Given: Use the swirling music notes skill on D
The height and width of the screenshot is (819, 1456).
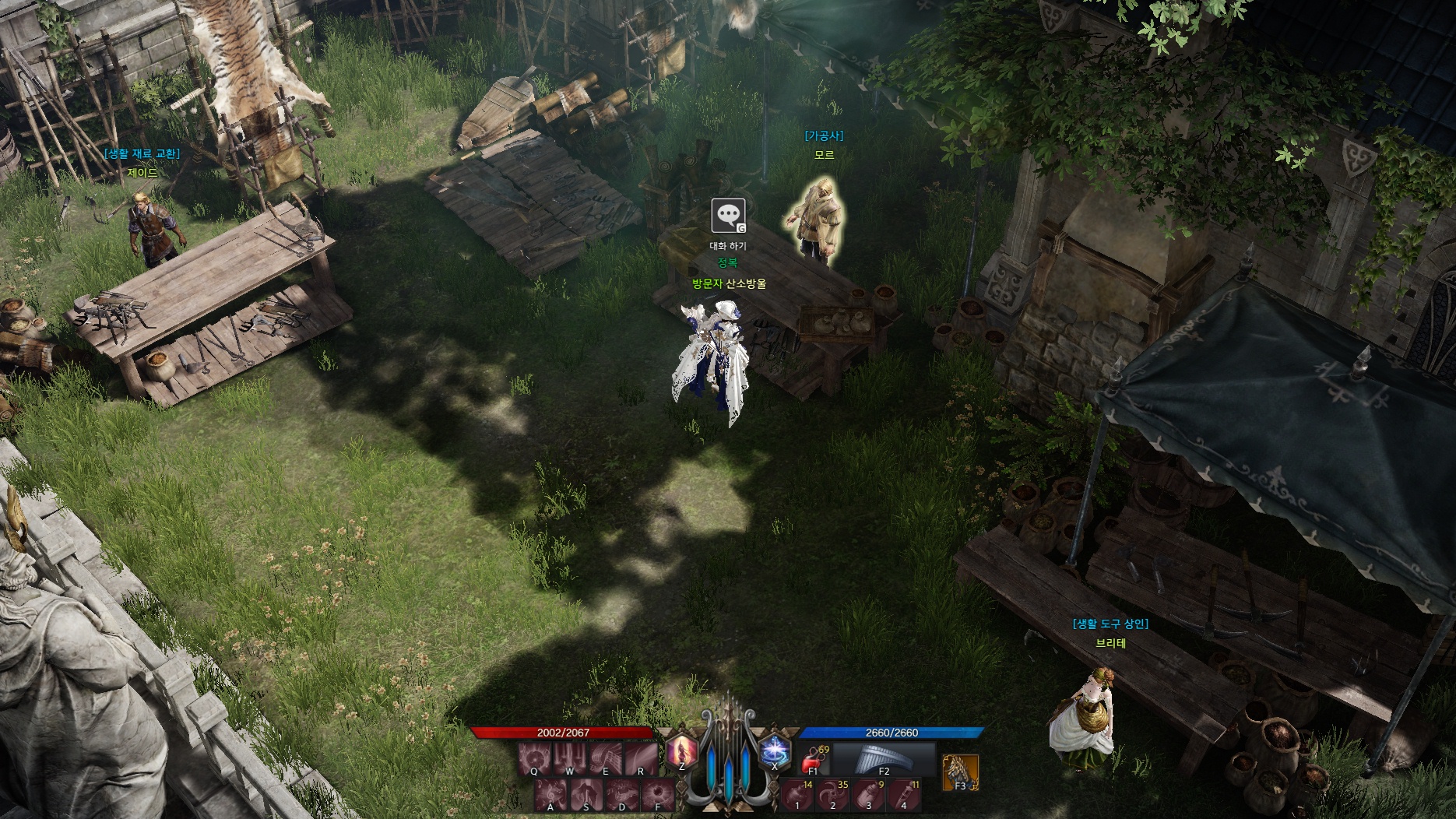Looking at the screenshot, I should pos(623,794).
